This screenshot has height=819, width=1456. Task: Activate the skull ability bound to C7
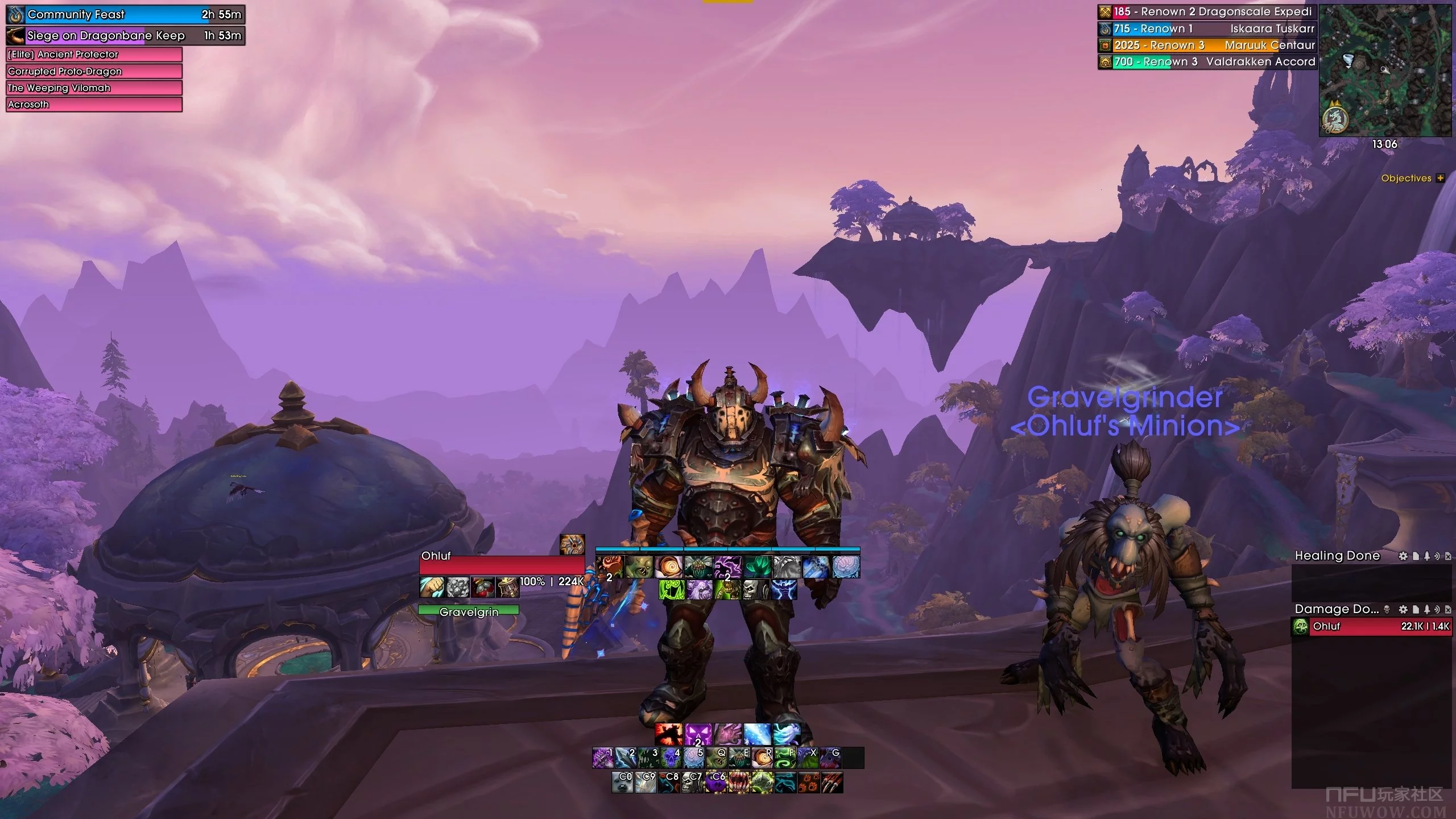click(x=692, y=782)
